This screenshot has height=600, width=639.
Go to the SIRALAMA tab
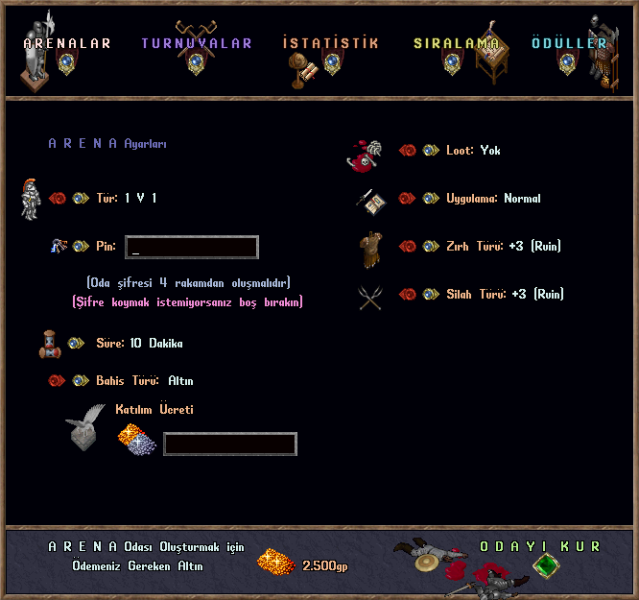(456, 44)
